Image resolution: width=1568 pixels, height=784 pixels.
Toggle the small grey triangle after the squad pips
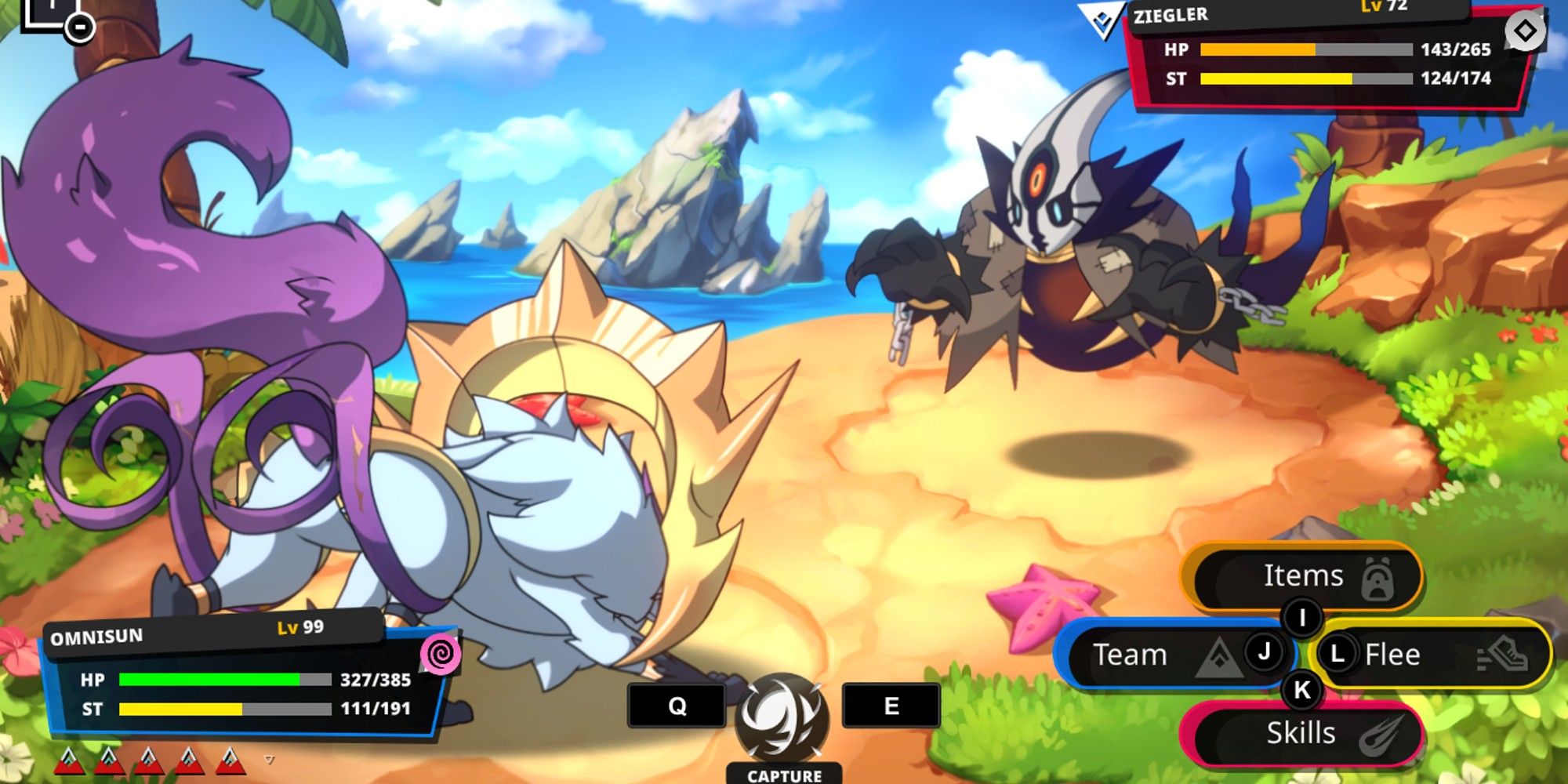[x=270, y=759]
